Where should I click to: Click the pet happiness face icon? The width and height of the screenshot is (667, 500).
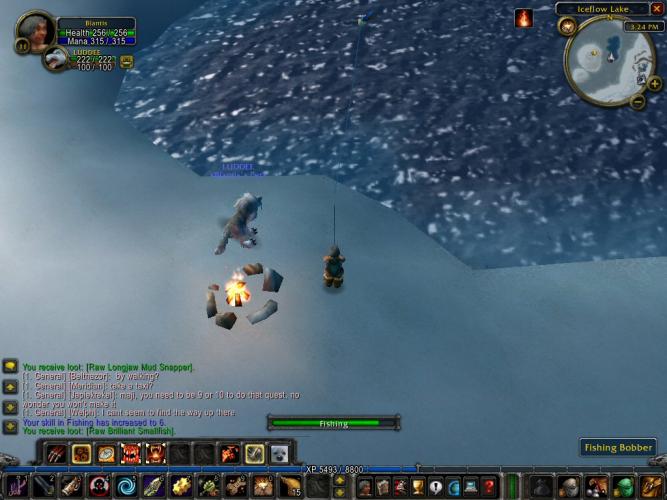126,61
